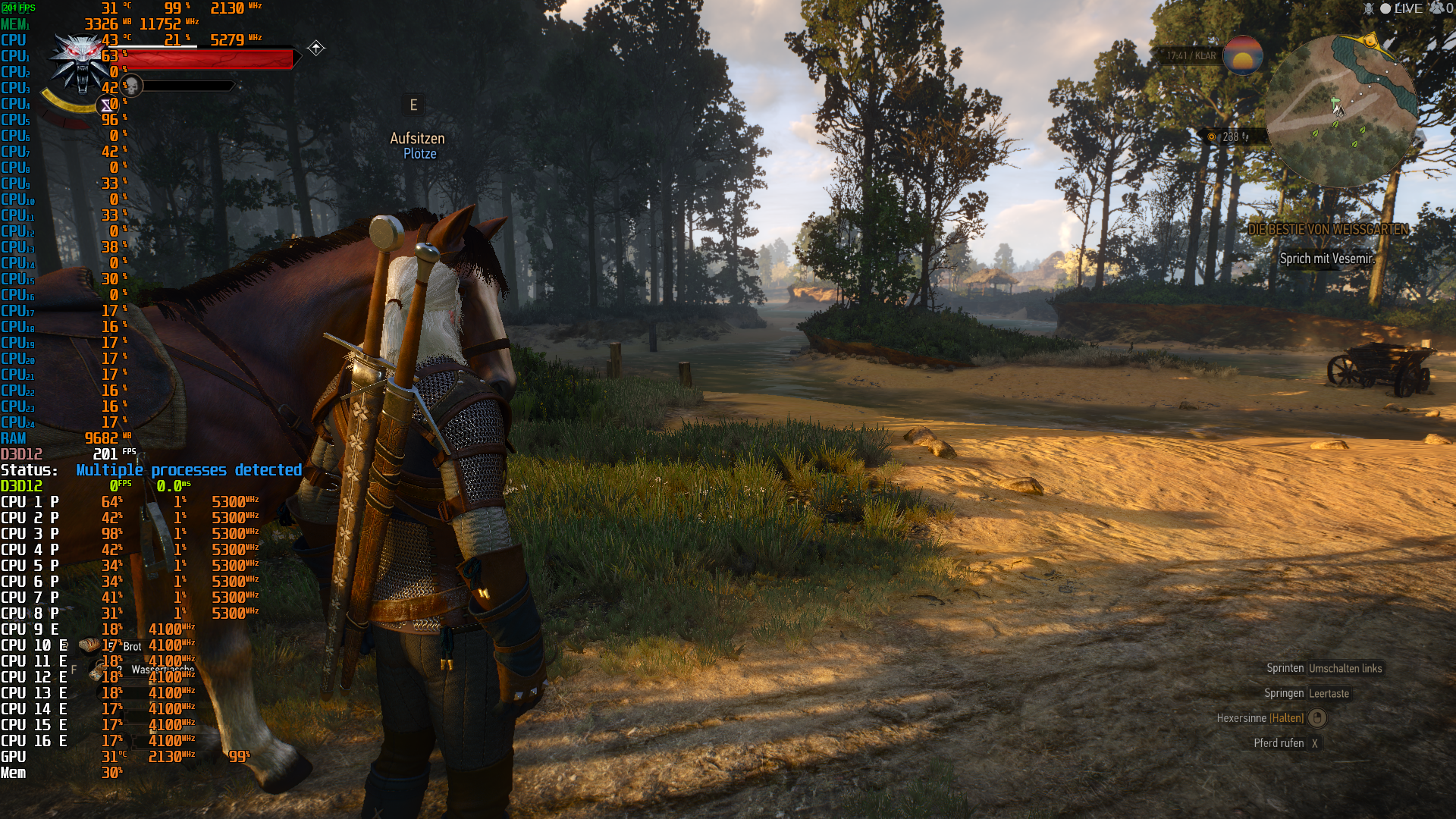Toggle the Hexersinne mouse-hold icon

tap(1317, 718)
